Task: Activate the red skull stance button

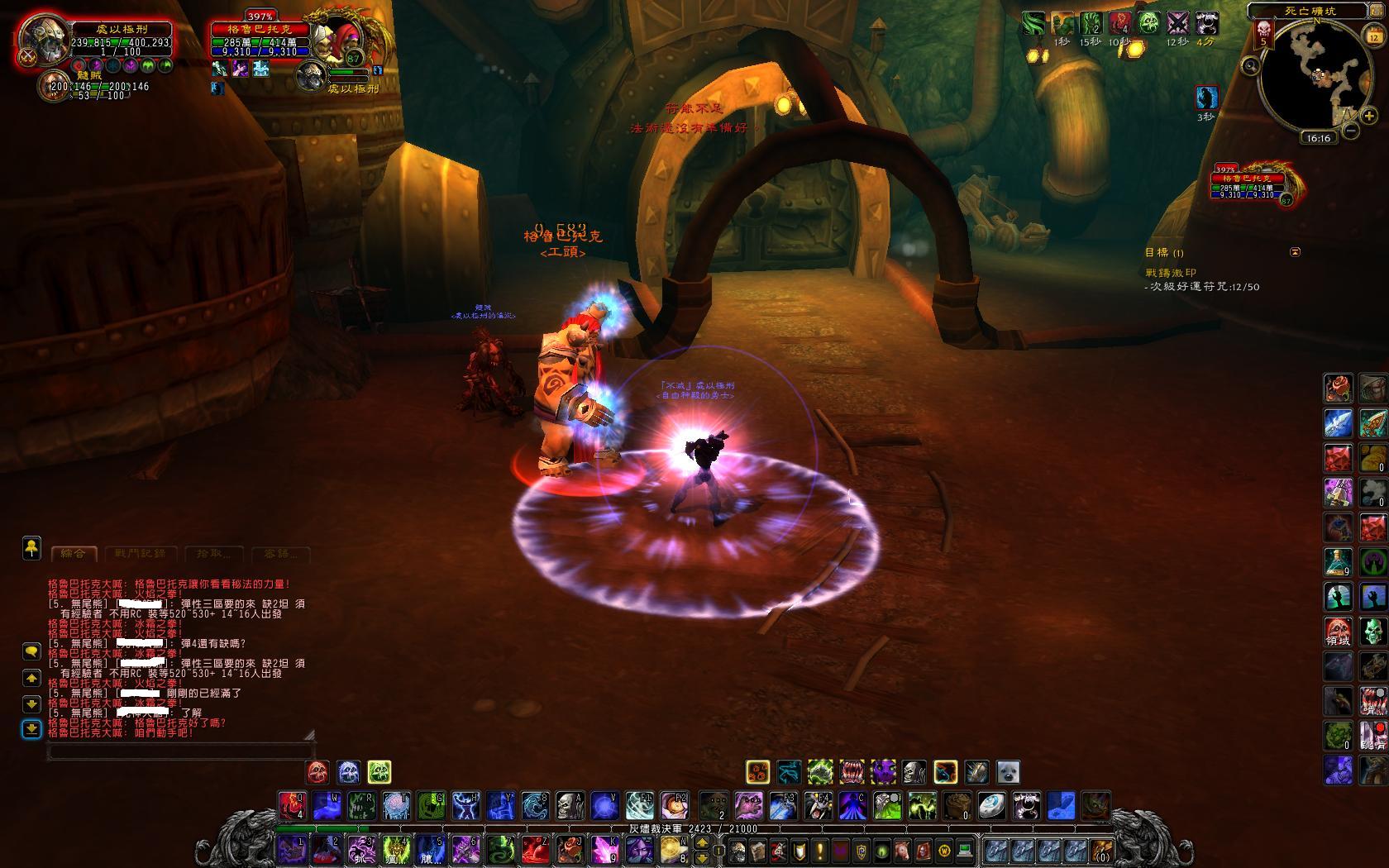Action: [x=318, y=772]
